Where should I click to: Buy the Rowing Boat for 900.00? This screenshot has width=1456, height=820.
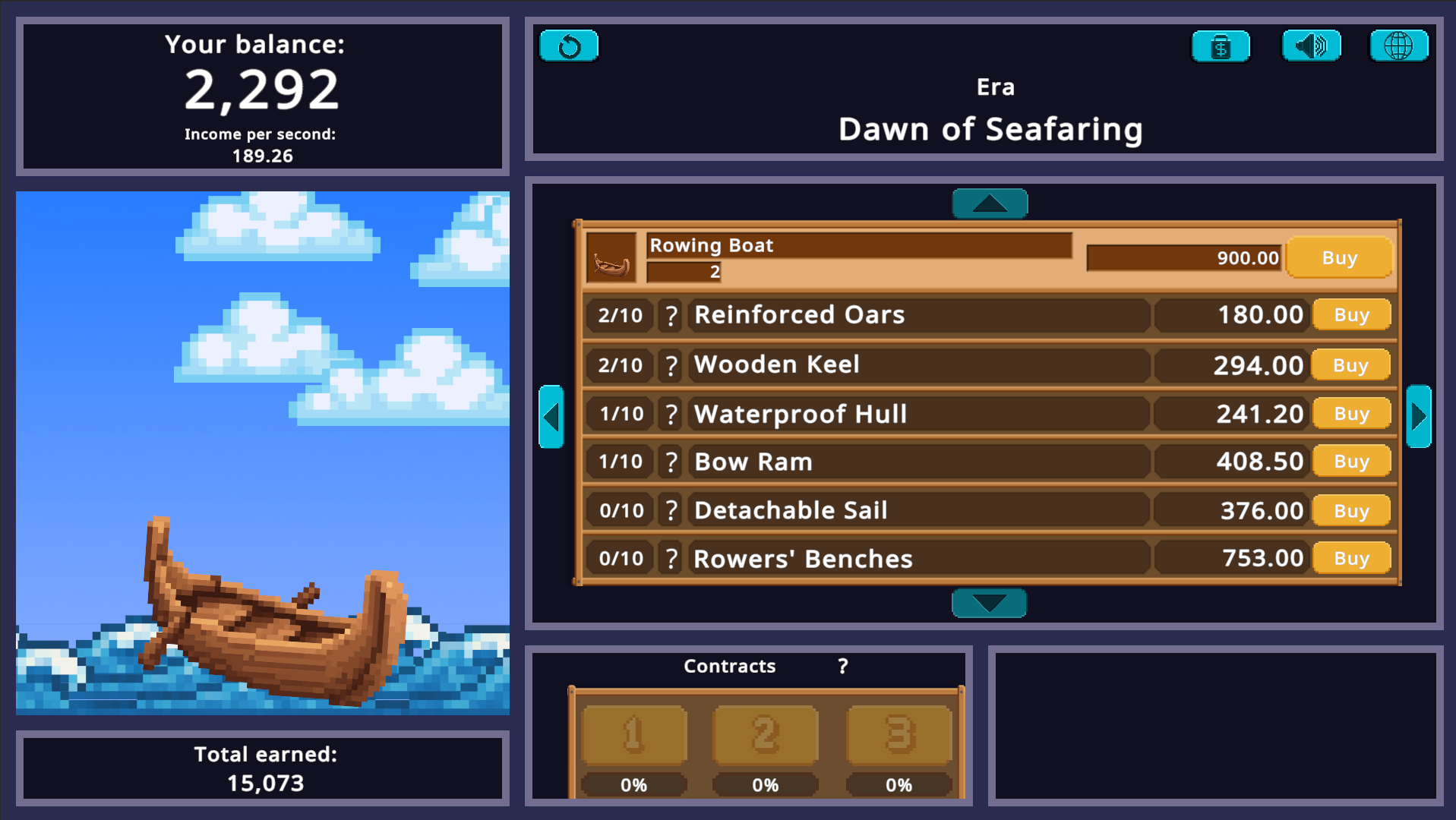pyautogui.click(x=1339, y=258)
